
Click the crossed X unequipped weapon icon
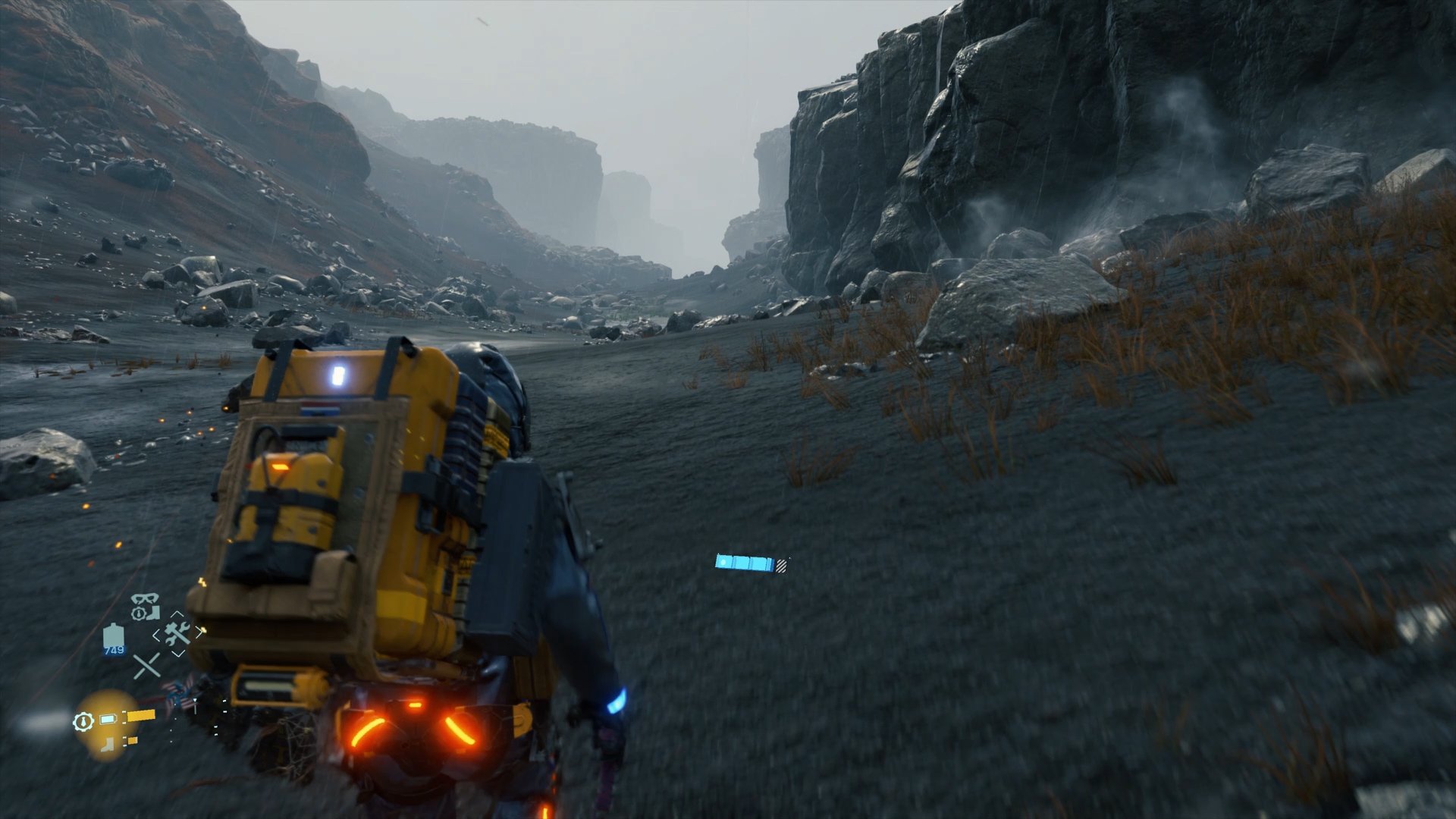coord(147,666)
